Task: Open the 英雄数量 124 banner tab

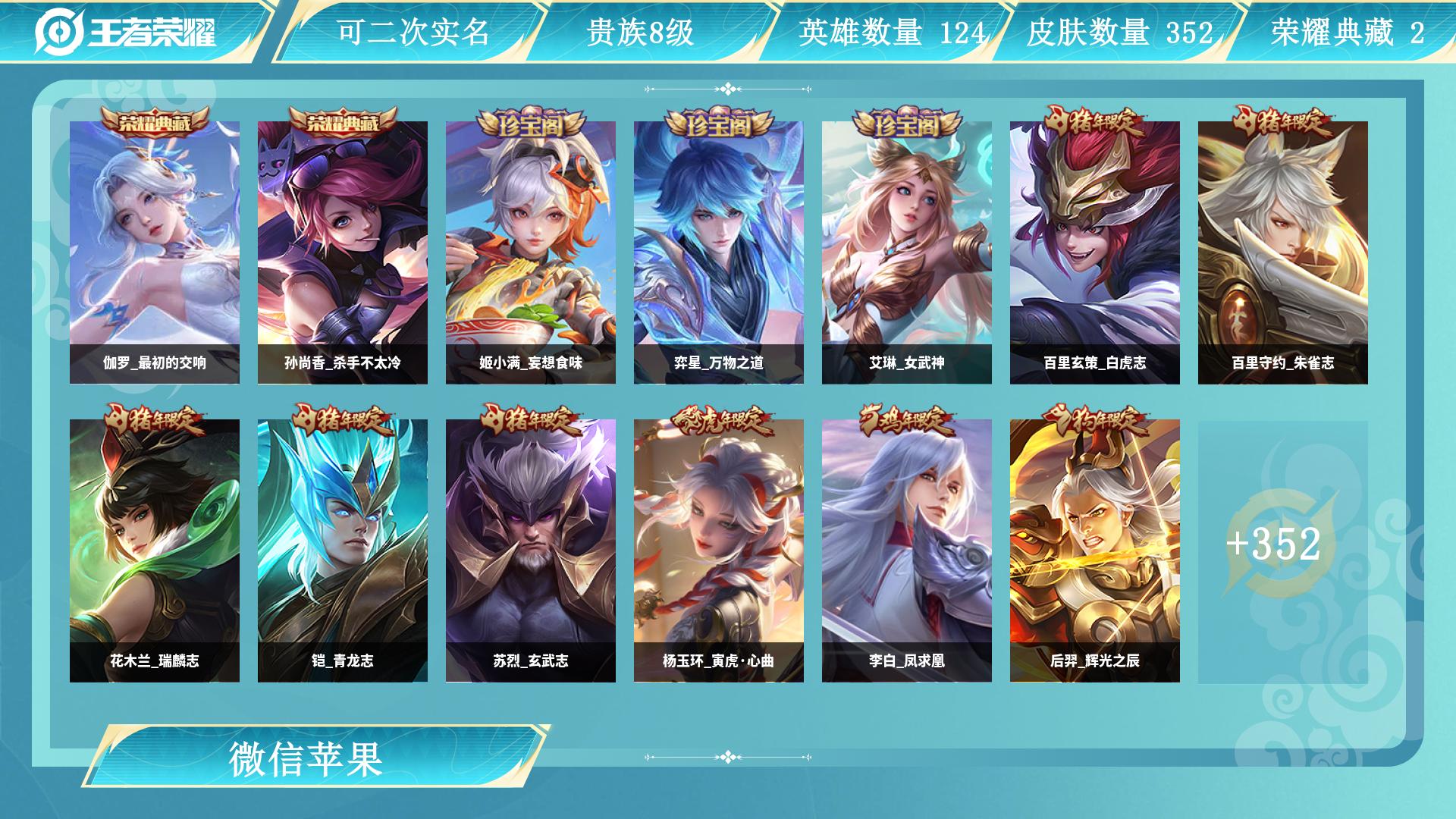Action: (892, 32)
